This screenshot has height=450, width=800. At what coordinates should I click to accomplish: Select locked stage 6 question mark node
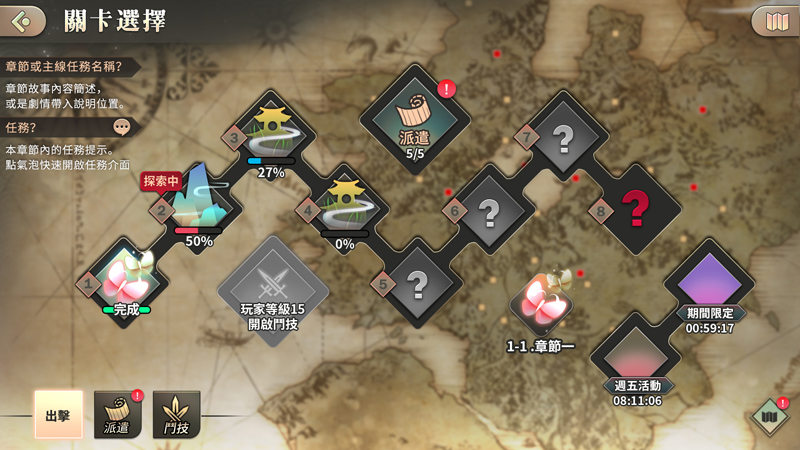click(x=489, y=210)
